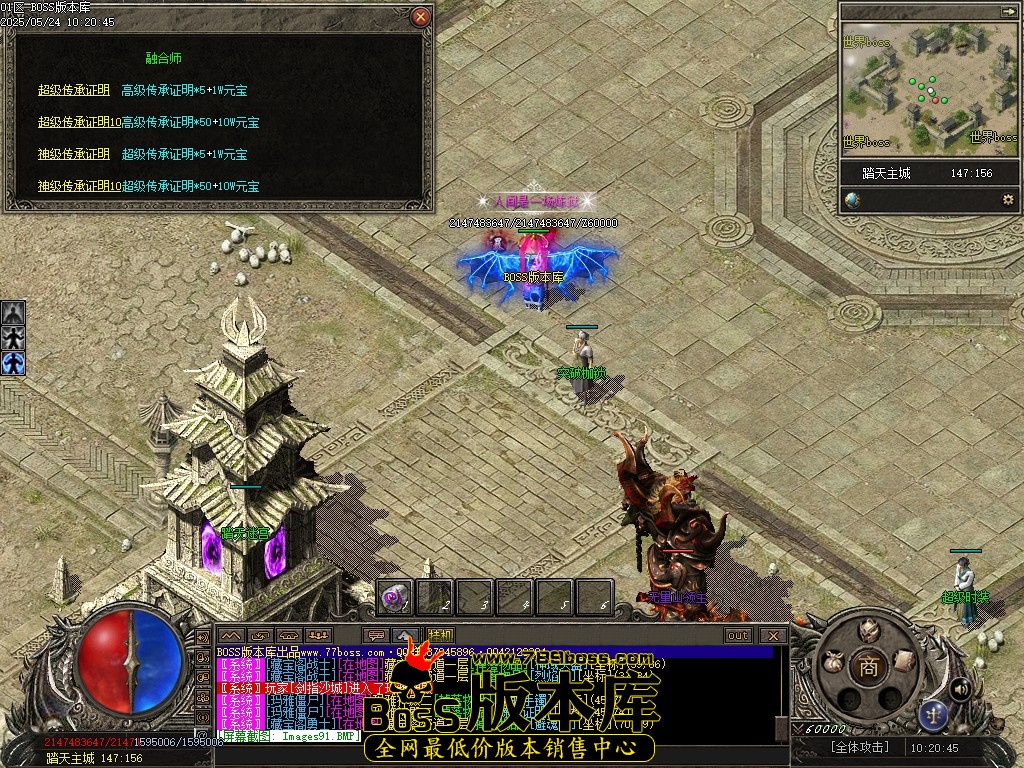Open the bag inventory pouch icon
Viewport: 1024px width, 768px height.
pos(832,661)
